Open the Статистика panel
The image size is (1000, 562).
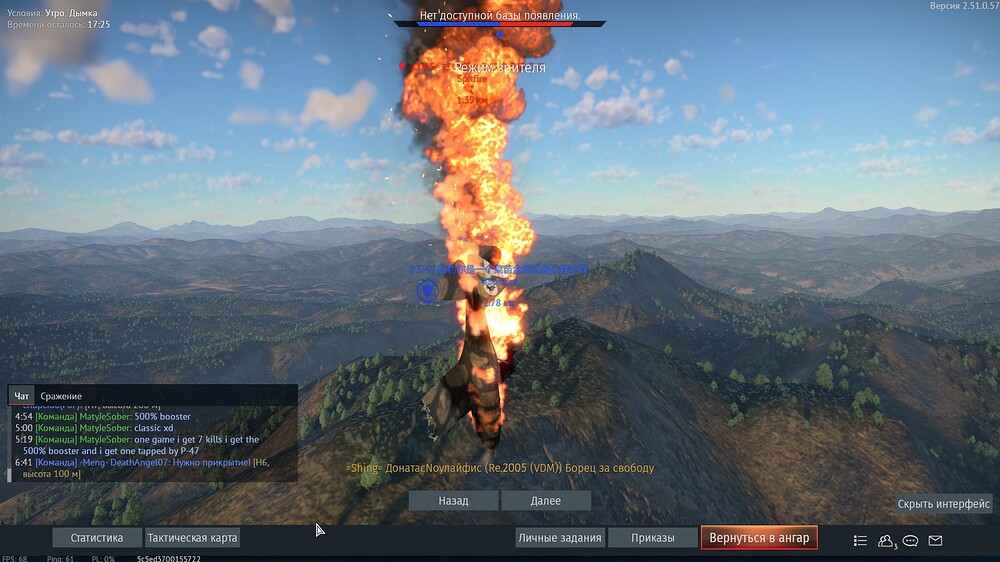click(97, 538)
